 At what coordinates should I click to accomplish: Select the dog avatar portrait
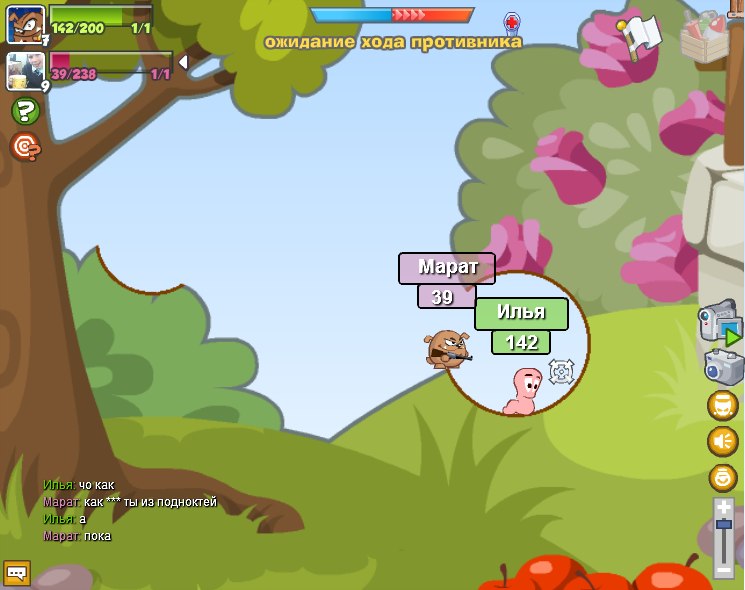pos(25,24)
